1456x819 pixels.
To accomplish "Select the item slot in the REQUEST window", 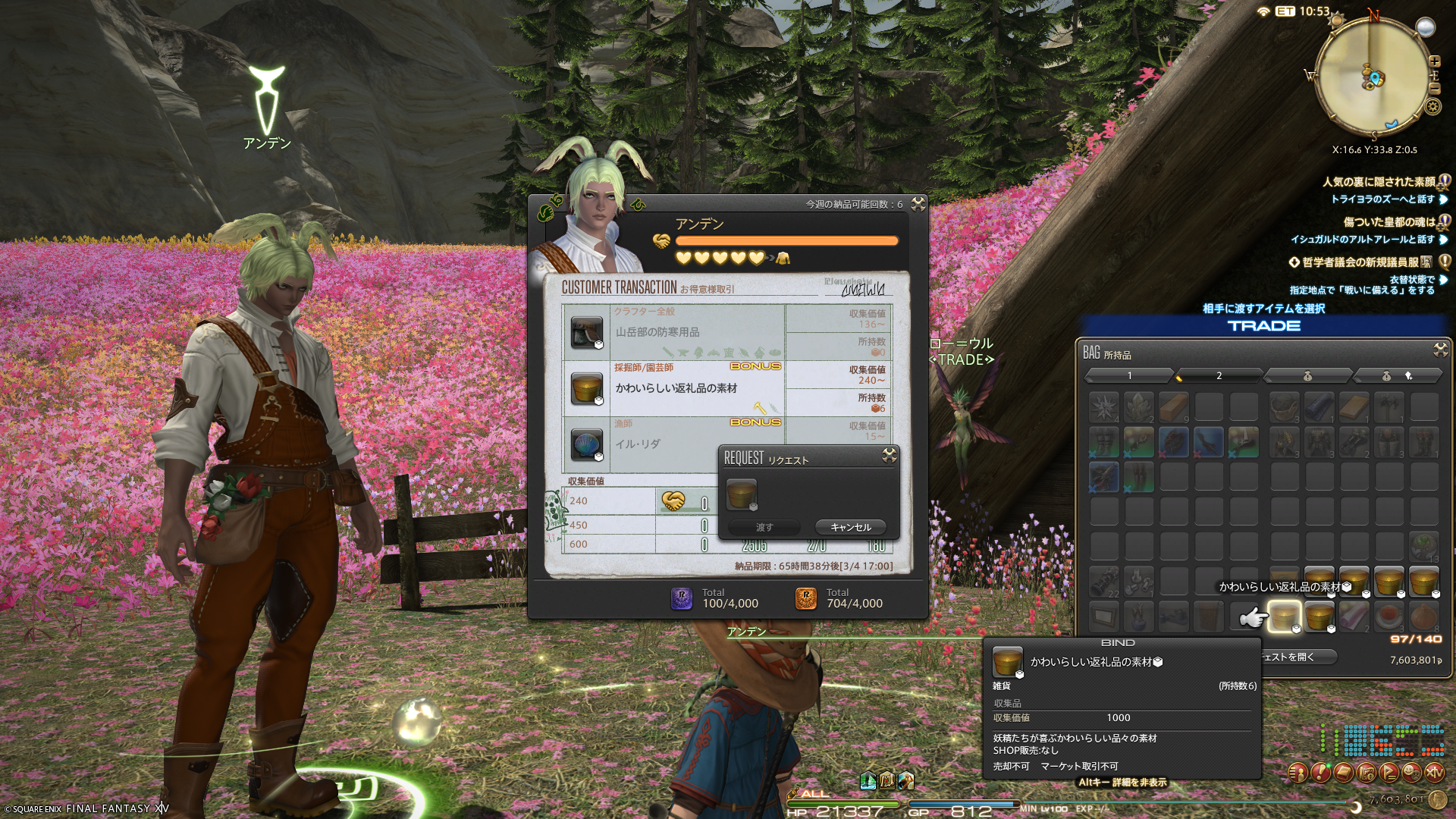I will point(742,494).
